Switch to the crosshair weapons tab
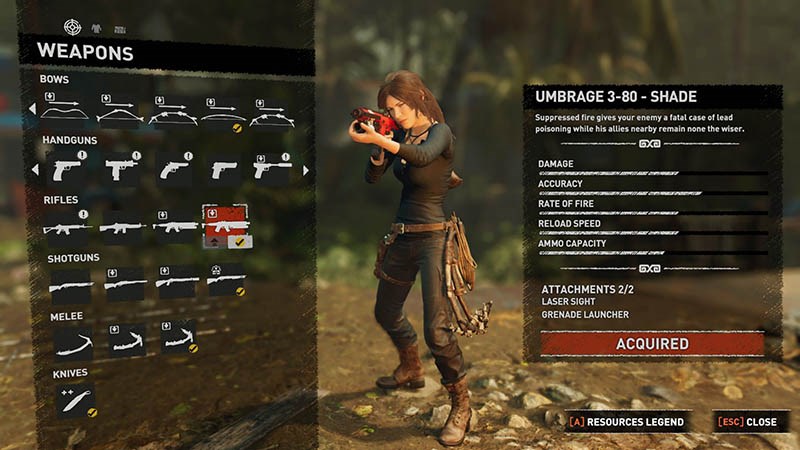 click(71, 26)
